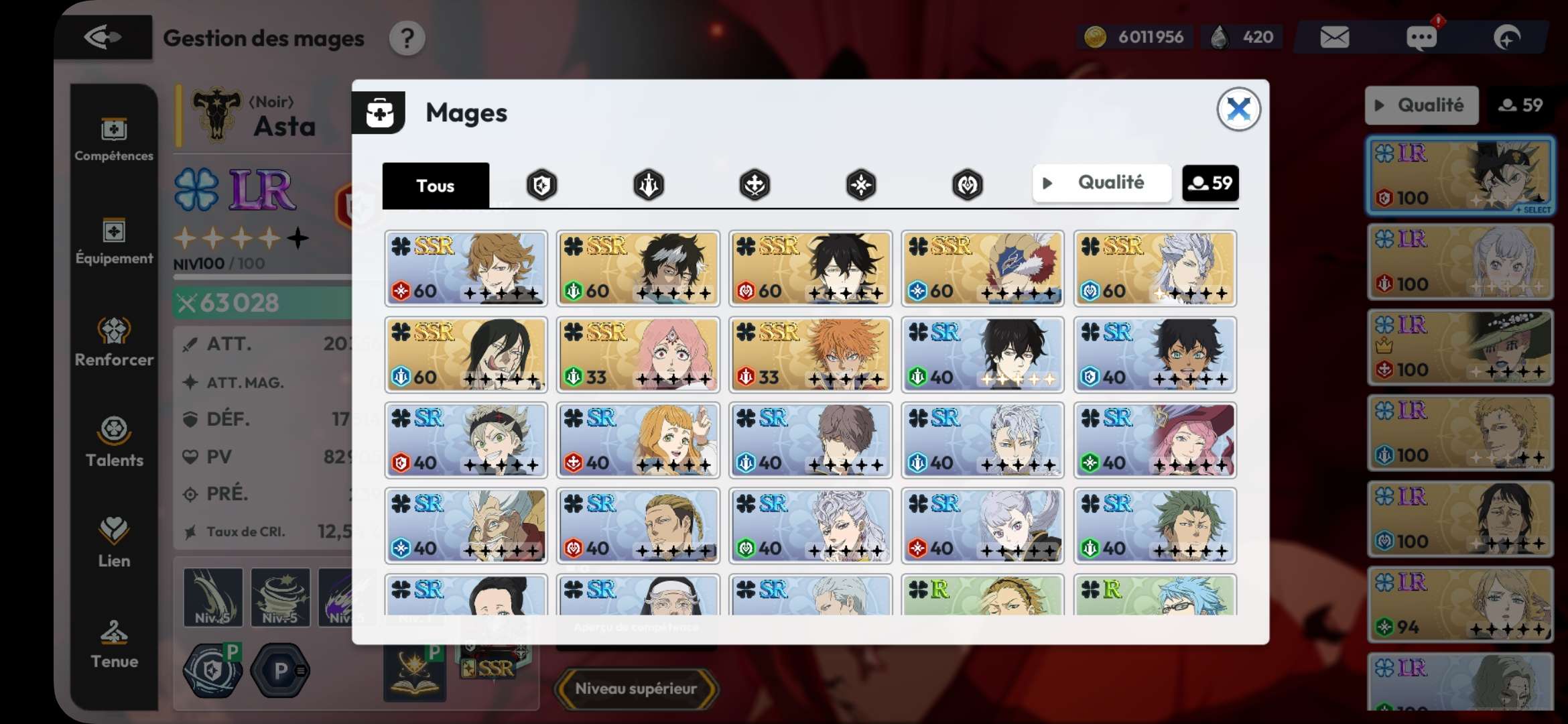Open the mail envelope inbox
Image resolution: width=1568 pixels, height=724 pixels.
click(x=1334, y=38)
